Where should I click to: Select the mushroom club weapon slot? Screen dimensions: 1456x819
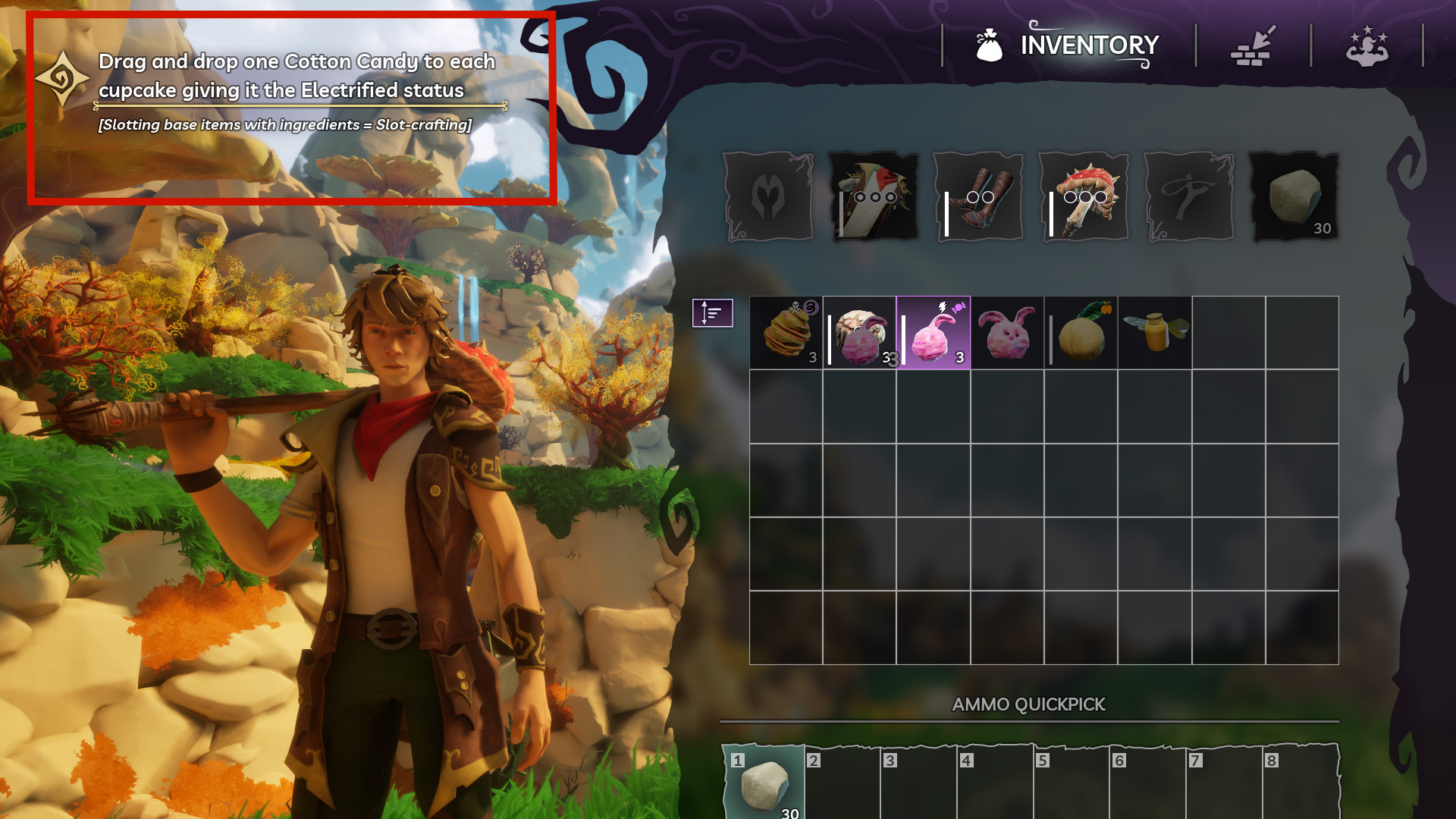pos(1084,196)
